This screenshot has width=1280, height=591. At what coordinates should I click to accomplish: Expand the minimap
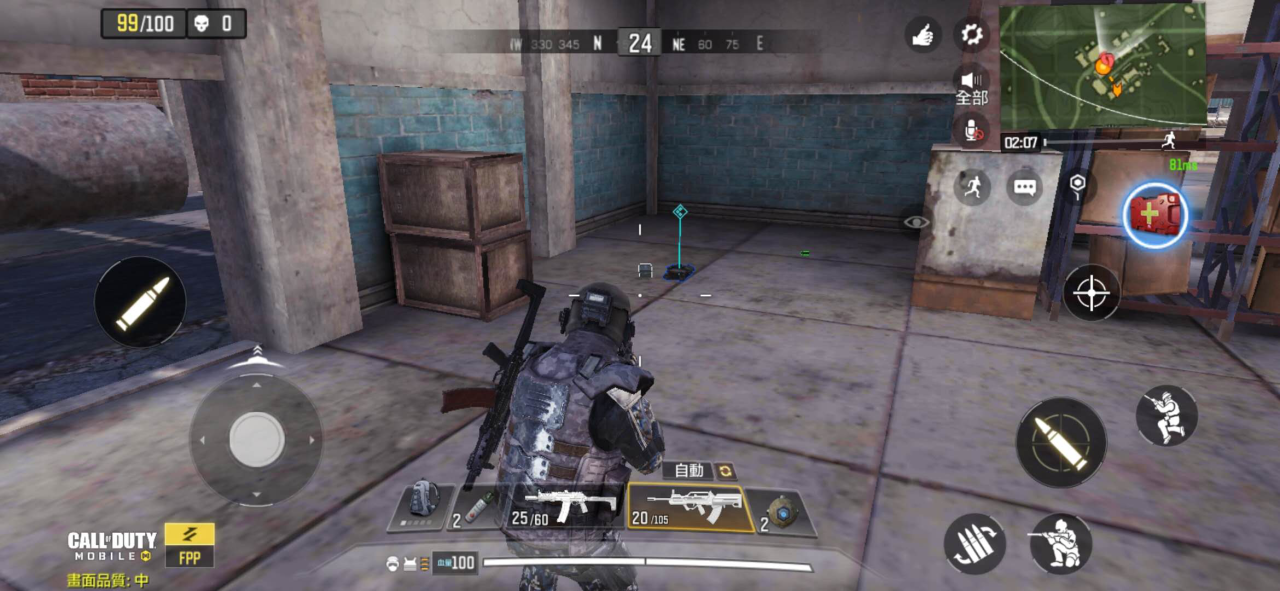pos(1102,65)
